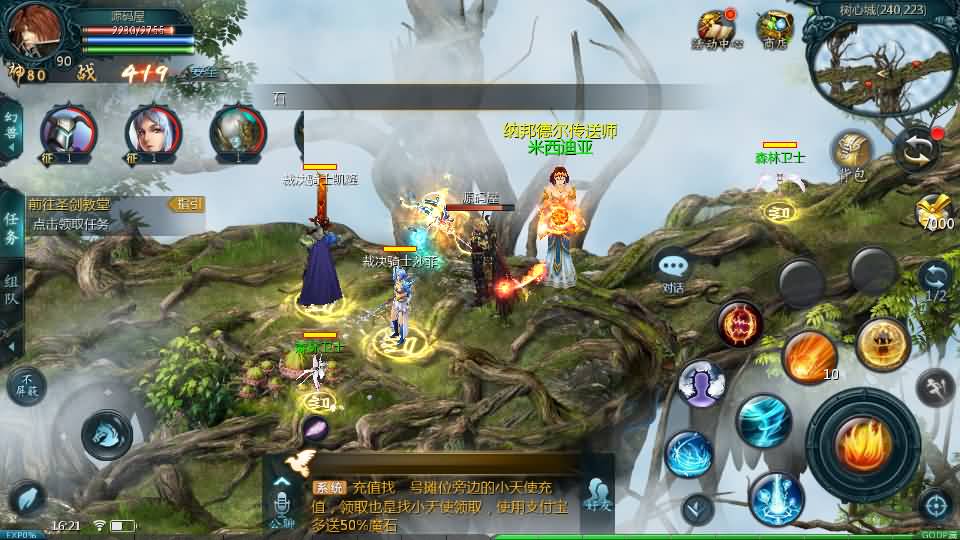Activate the golden shield skill
The width and height of the screenshot is (960, 540).
tap(883, 344)
